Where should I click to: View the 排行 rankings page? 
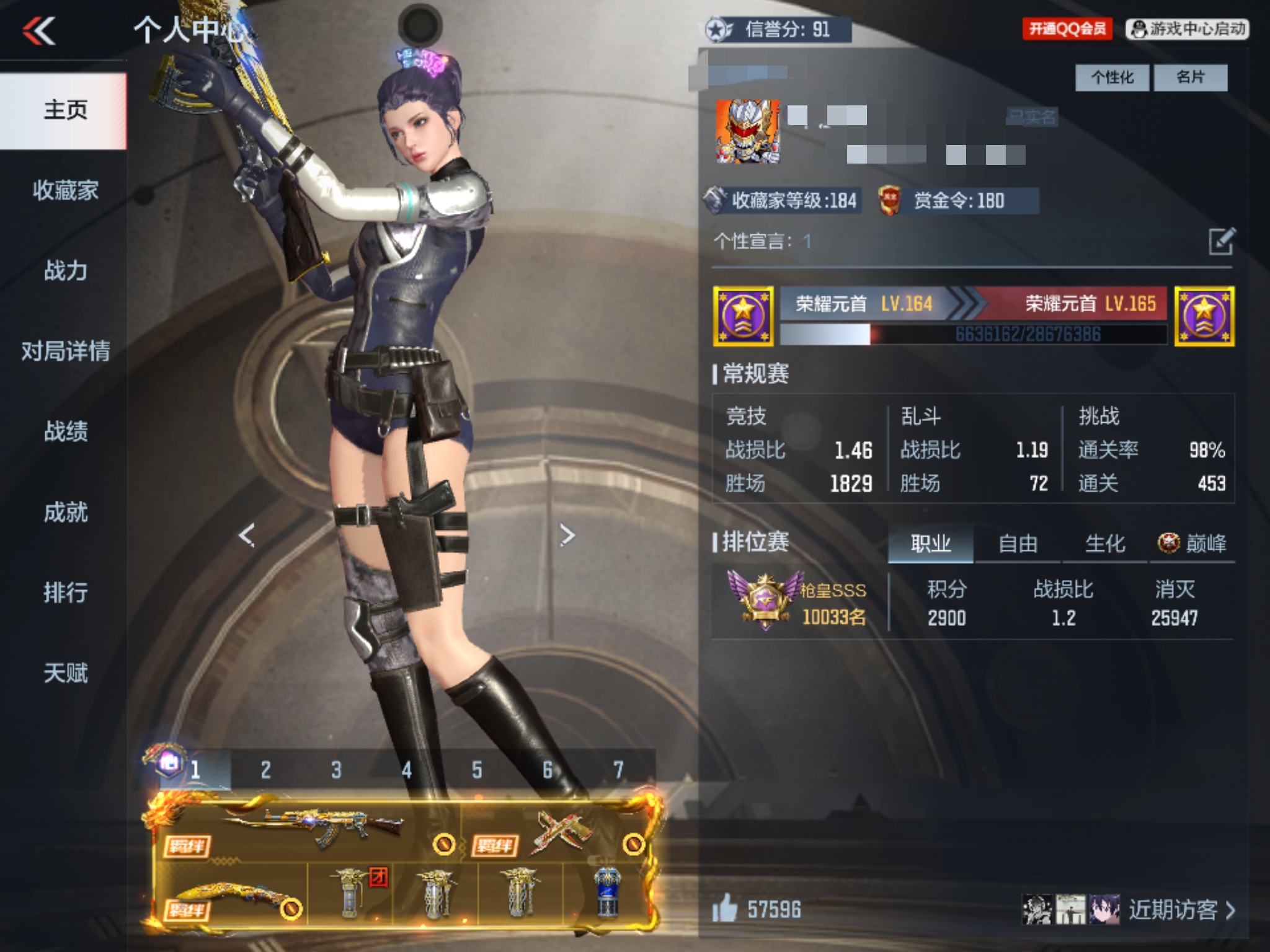[65, 593]
